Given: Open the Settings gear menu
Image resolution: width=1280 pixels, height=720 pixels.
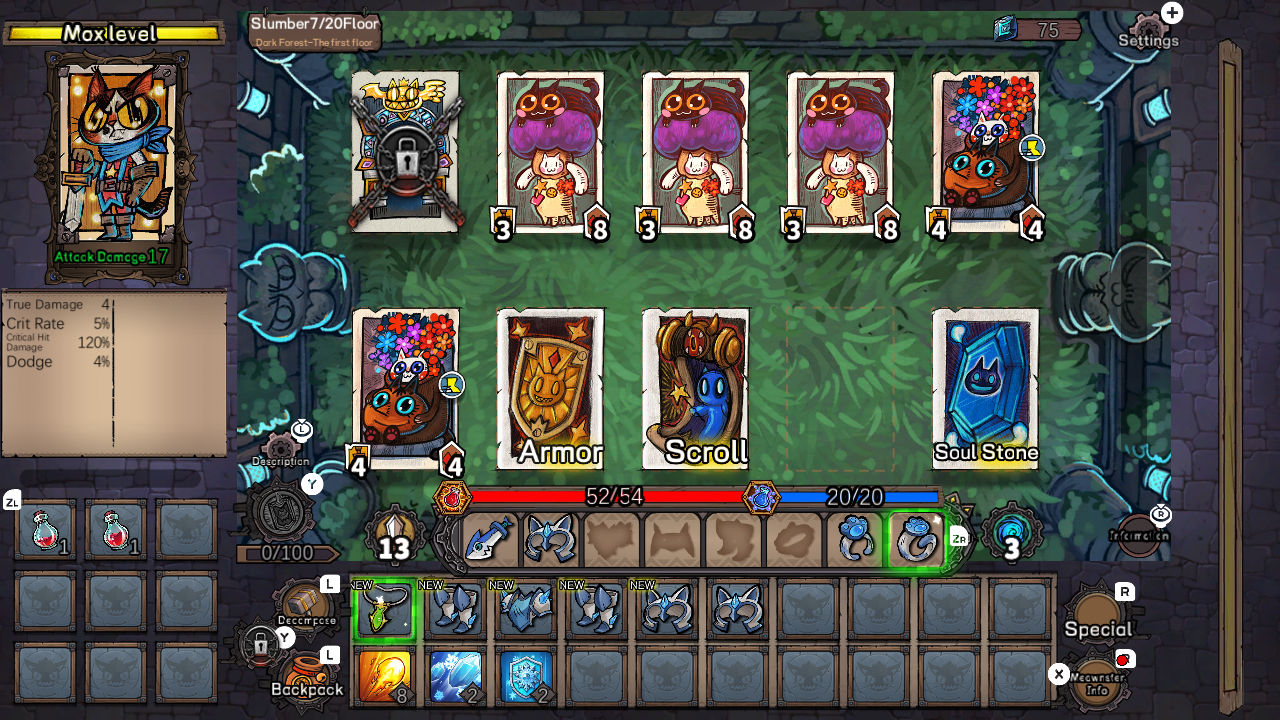Looking at the screenshot, I should pyautogui.click(x=1148, y=25).
